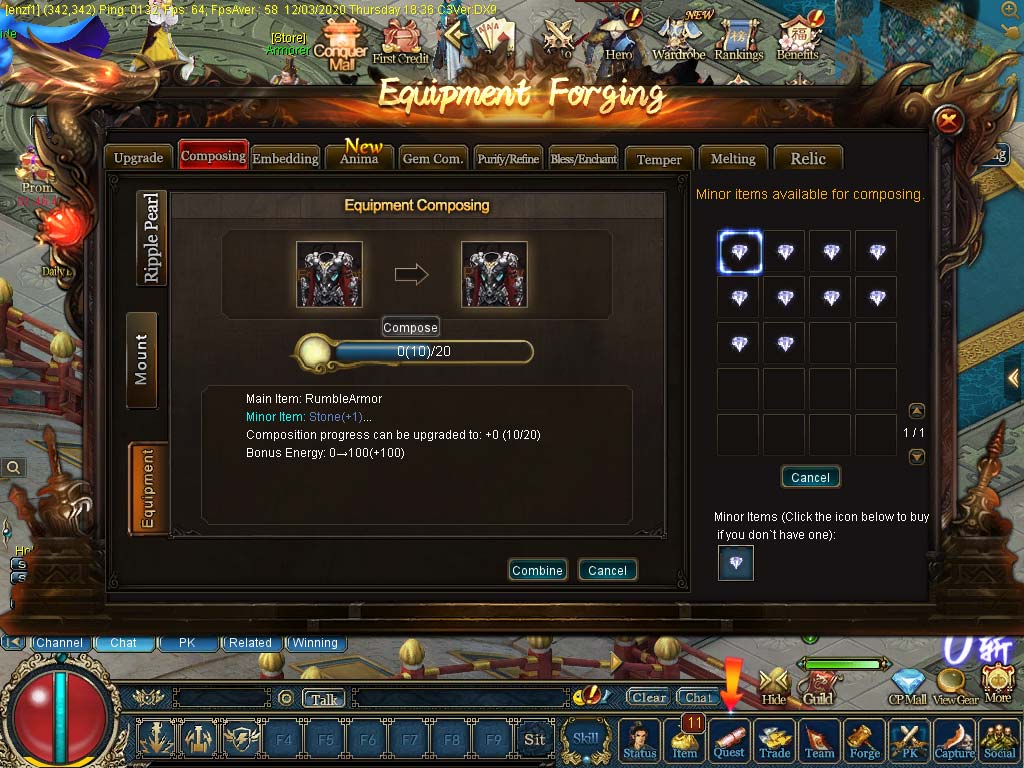Select the highlighted minor item stone
Screen dimensions: 1024x768
tap(739, 252)
